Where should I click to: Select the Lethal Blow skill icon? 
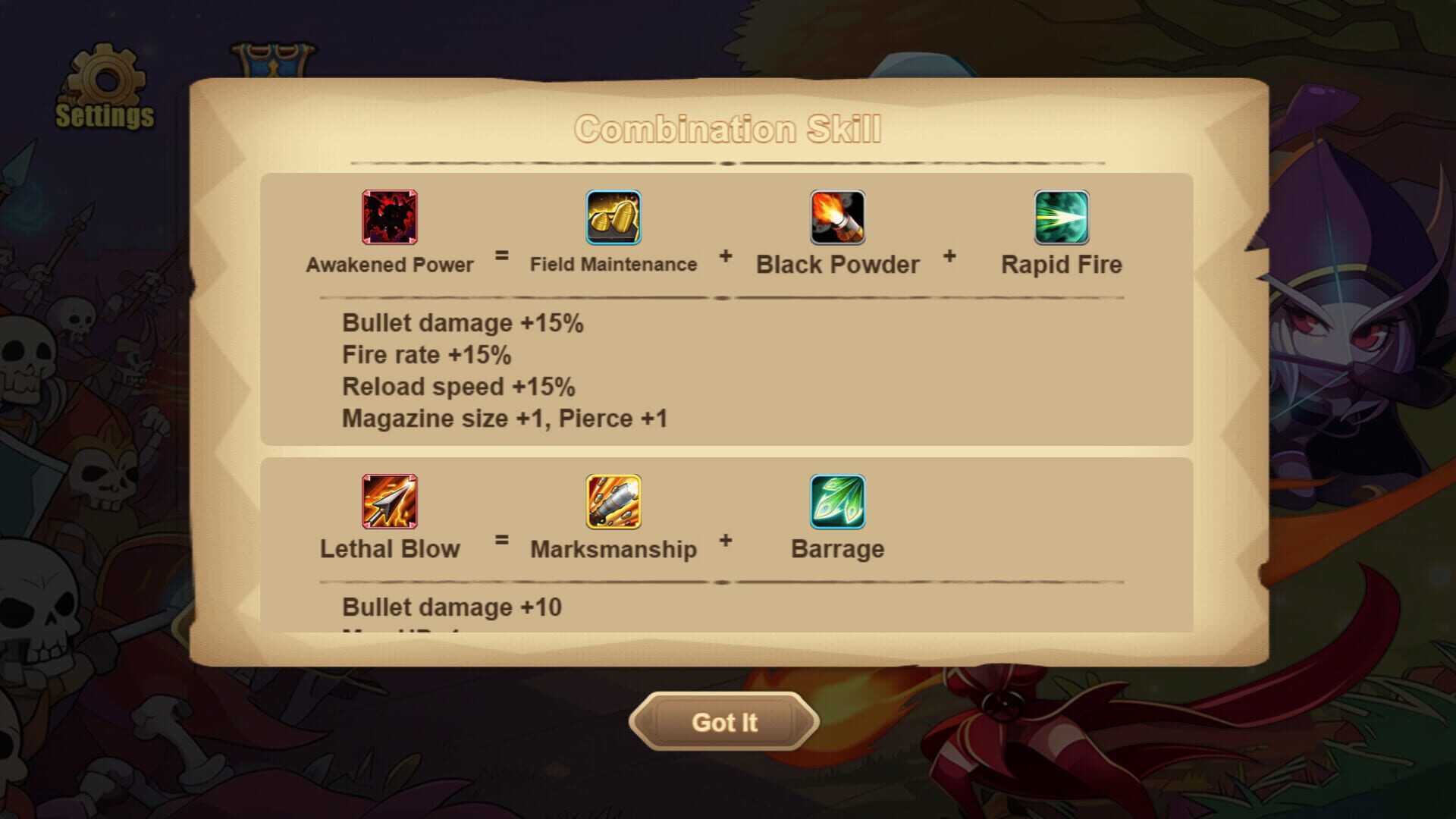point(388,502)
